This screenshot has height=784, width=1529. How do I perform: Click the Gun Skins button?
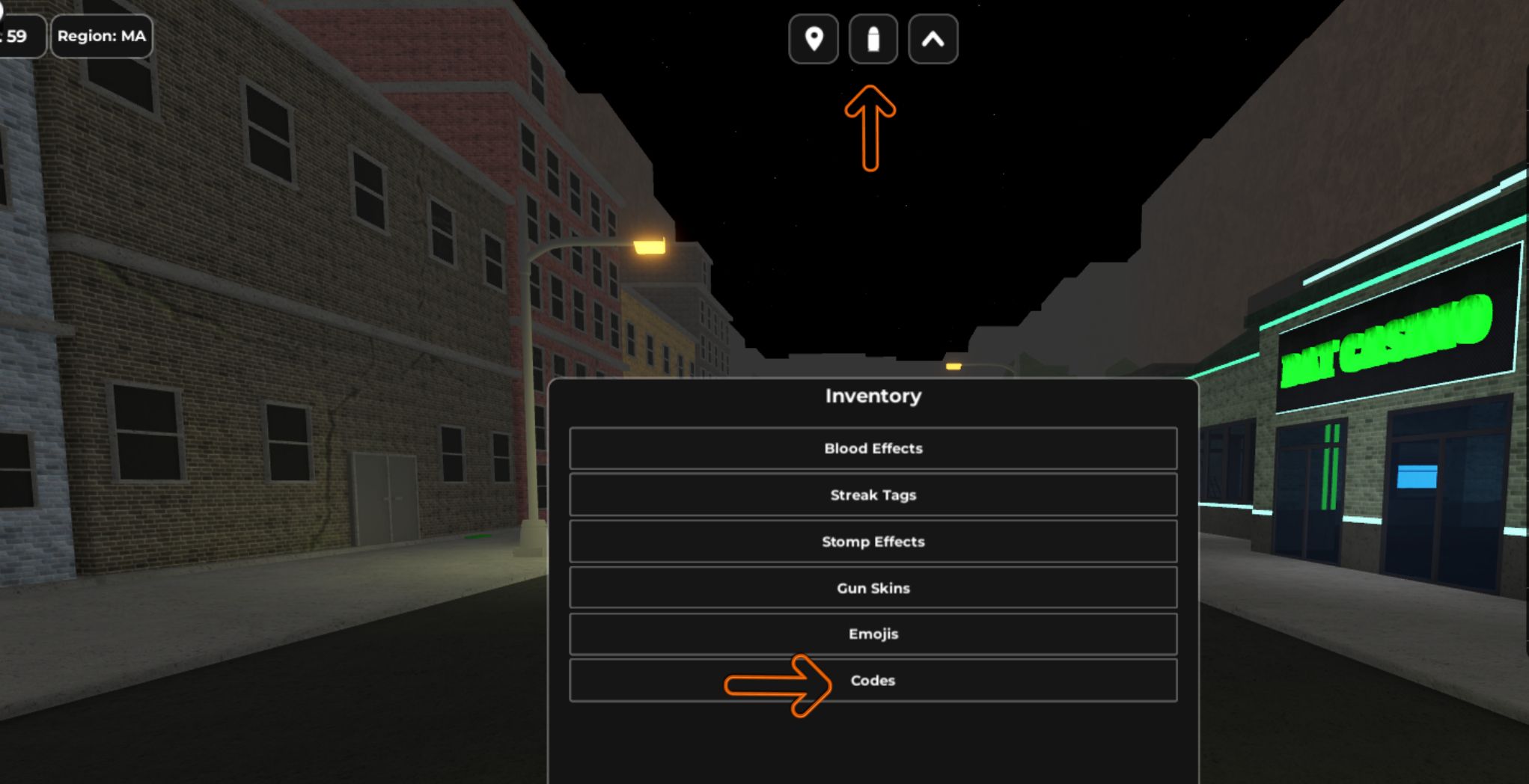(x=873, y=588)
